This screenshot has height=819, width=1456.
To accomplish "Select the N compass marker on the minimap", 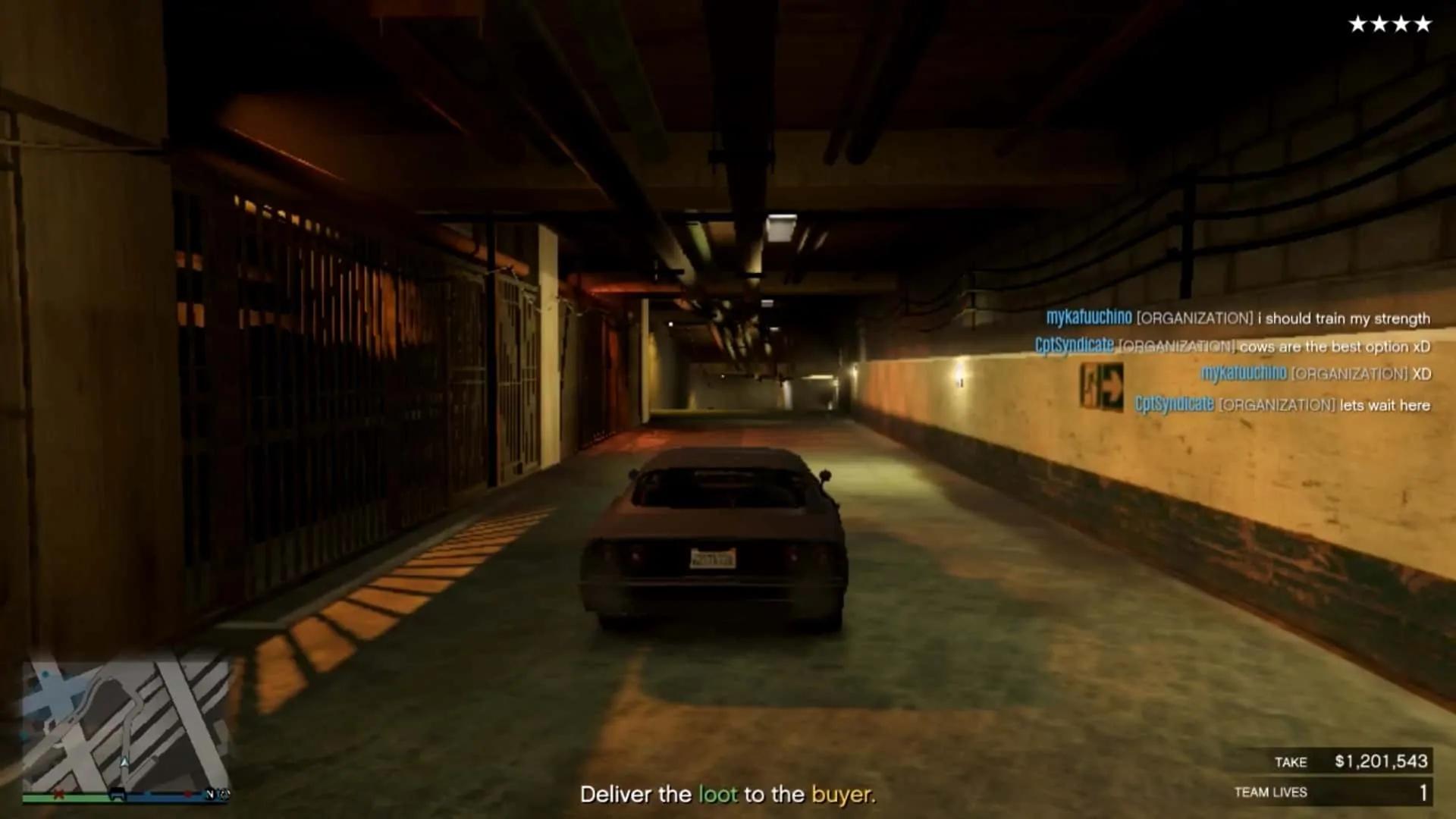I will click(x=210, y=795).
